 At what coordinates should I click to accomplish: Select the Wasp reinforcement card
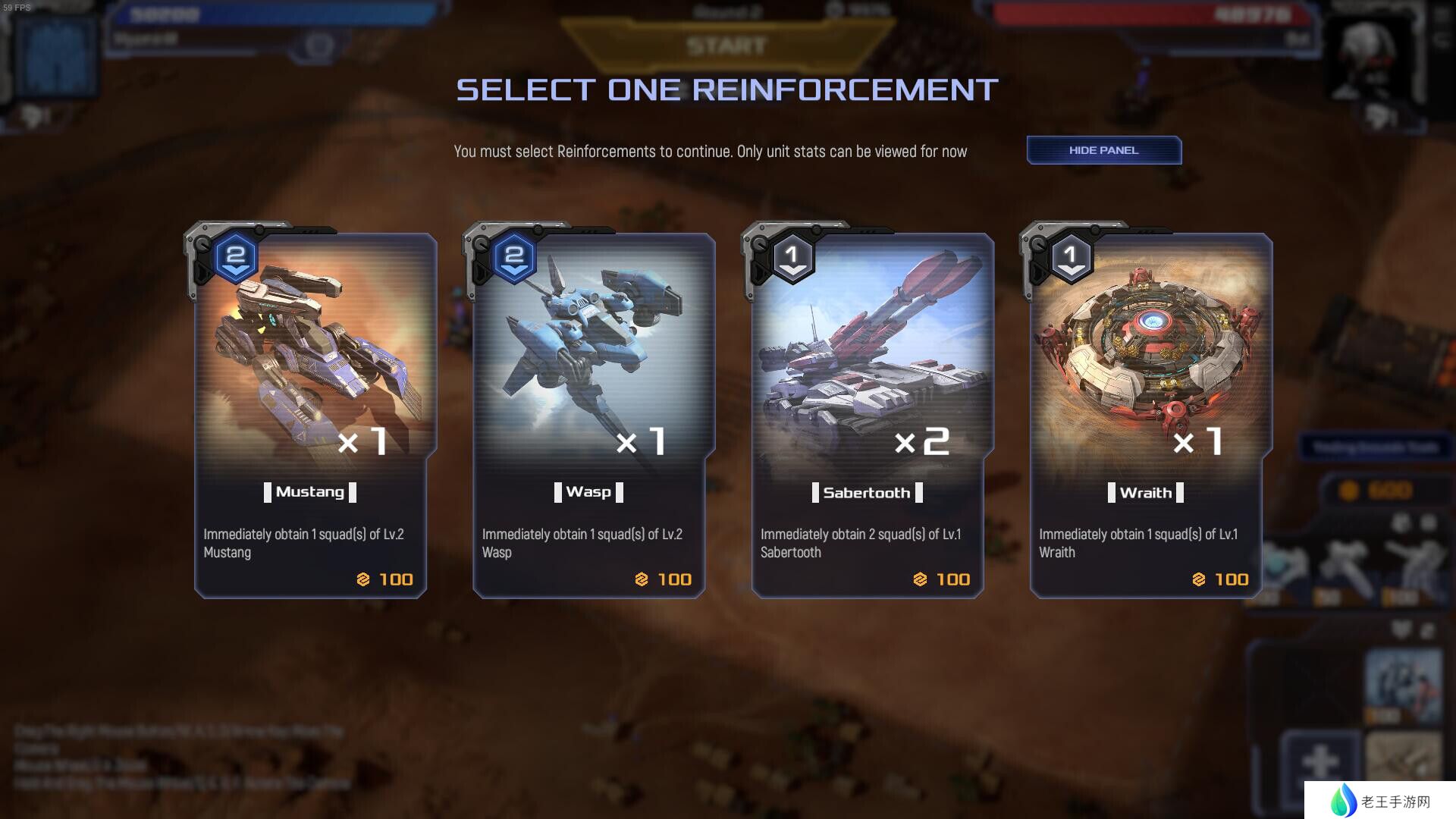pos(589,413)
